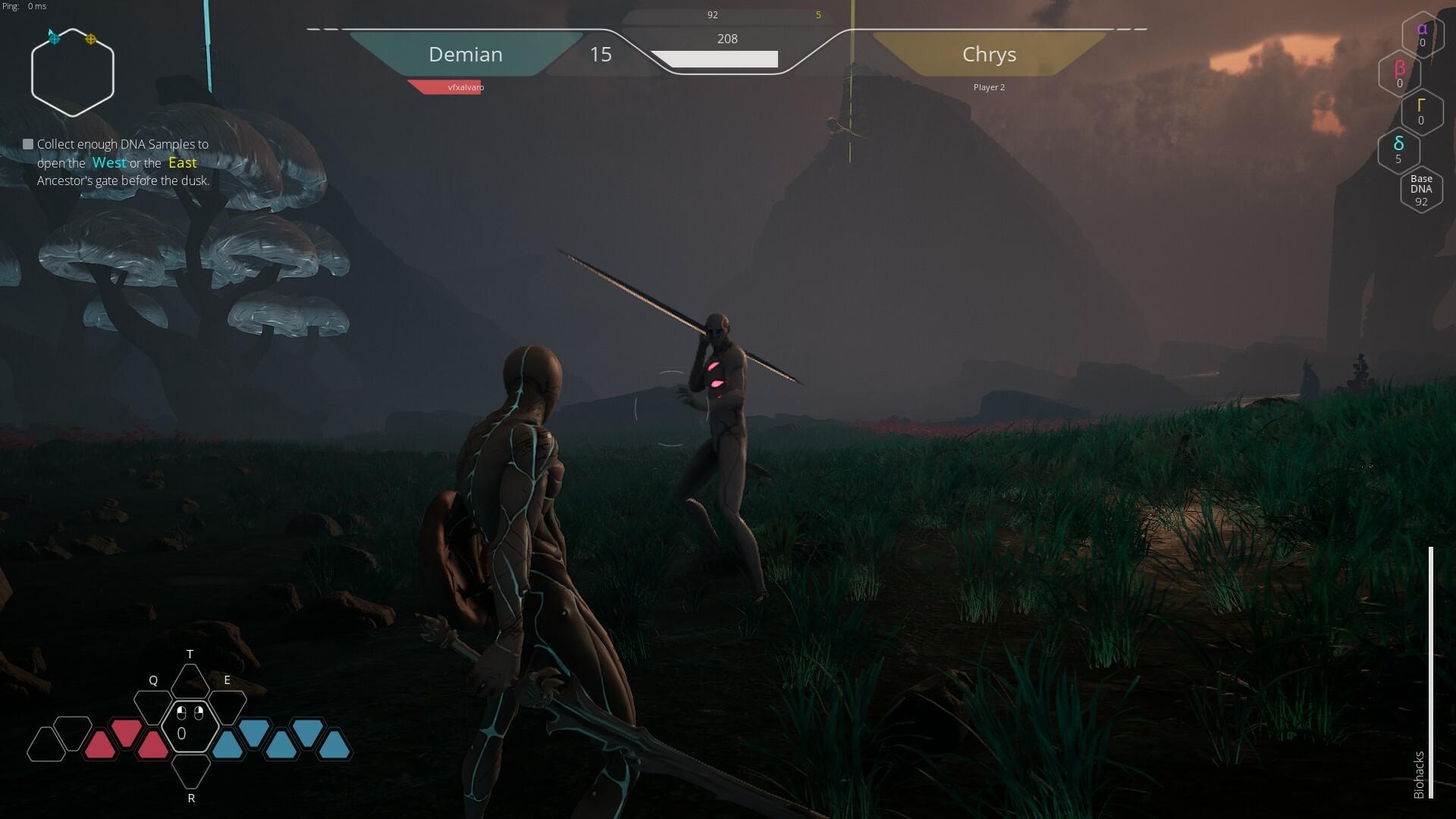This screenshot has width=1456, height=819.
Task: Open the Base DNA 92 hex indicator
Action: coord(1420,189)
